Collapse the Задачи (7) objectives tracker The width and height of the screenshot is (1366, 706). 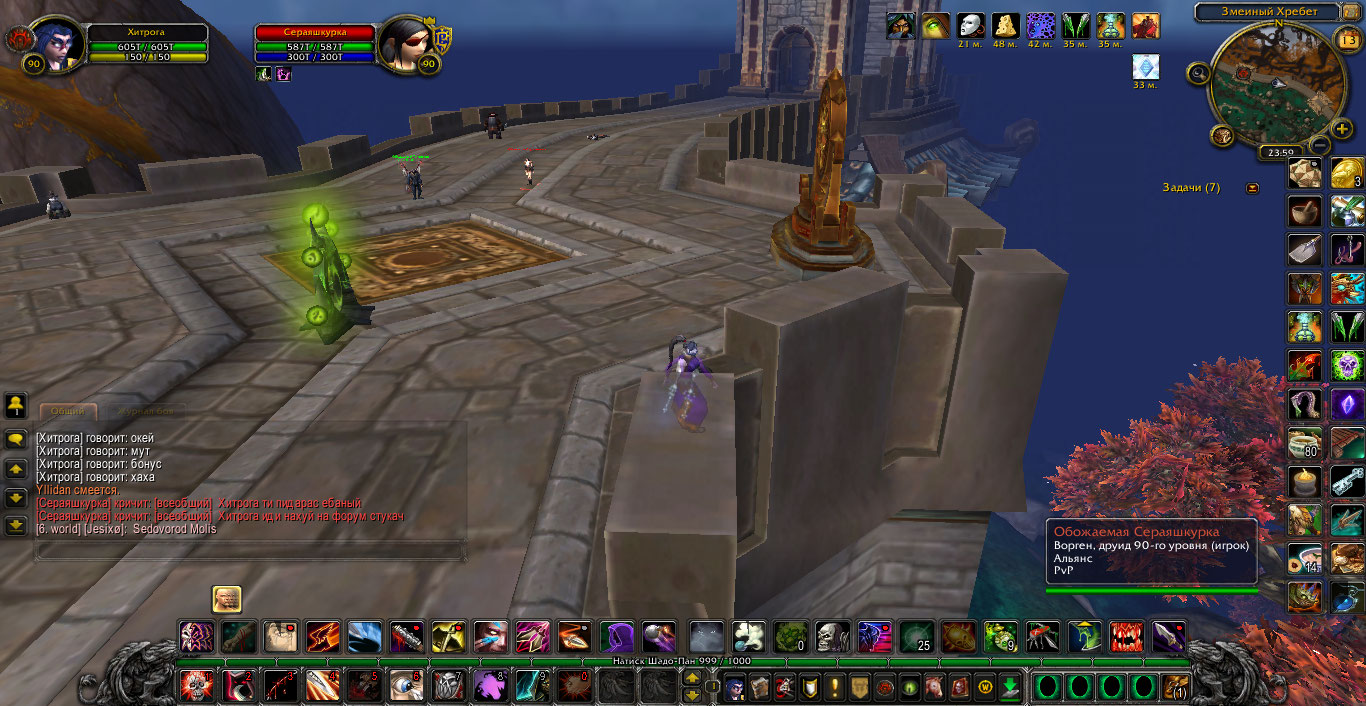1253,188
